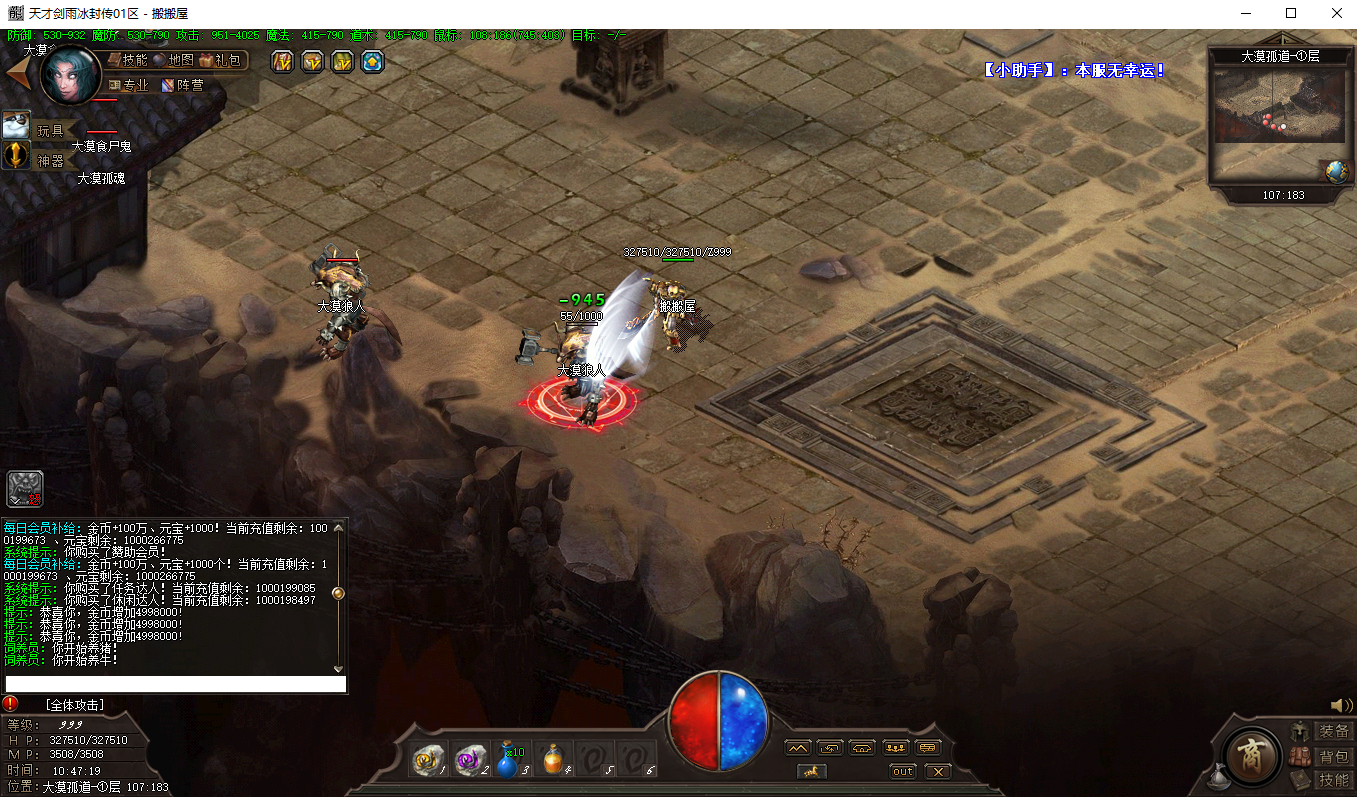Use the blue mana potion in slot 3
The width and height of the screenshot is (1357, 797).
point(509,761)
